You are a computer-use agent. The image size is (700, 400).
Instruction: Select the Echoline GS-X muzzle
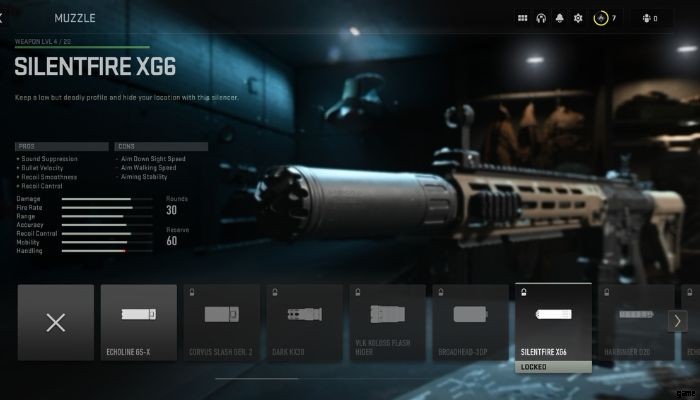tap(138, 322)
